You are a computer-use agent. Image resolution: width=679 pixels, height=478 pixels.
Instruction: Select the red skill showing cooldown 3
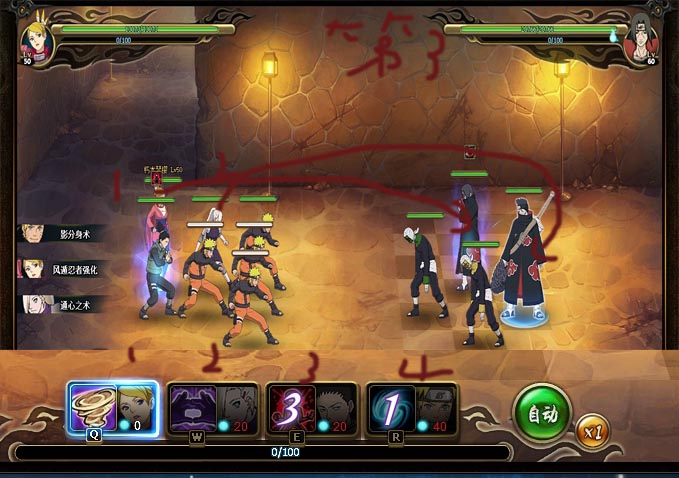(291, 408)
